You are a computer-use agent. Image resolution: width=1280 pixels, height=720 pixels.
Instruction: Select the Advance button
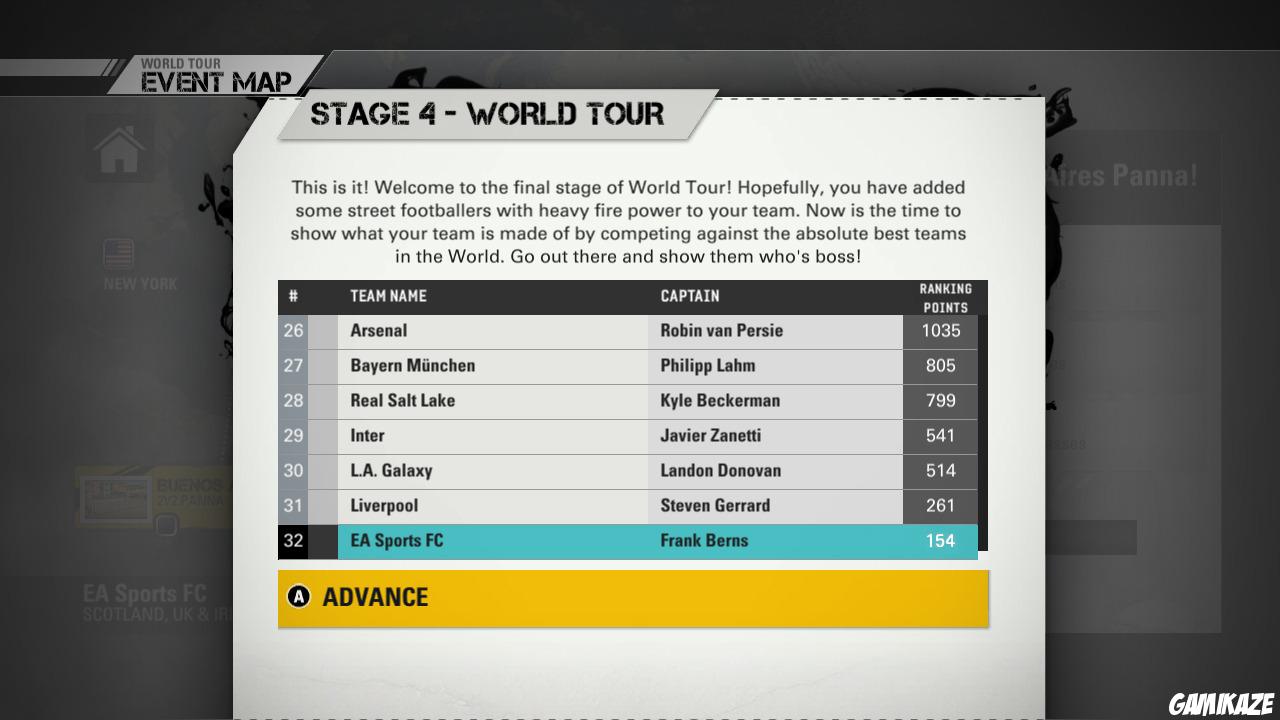tap(632, 598)
